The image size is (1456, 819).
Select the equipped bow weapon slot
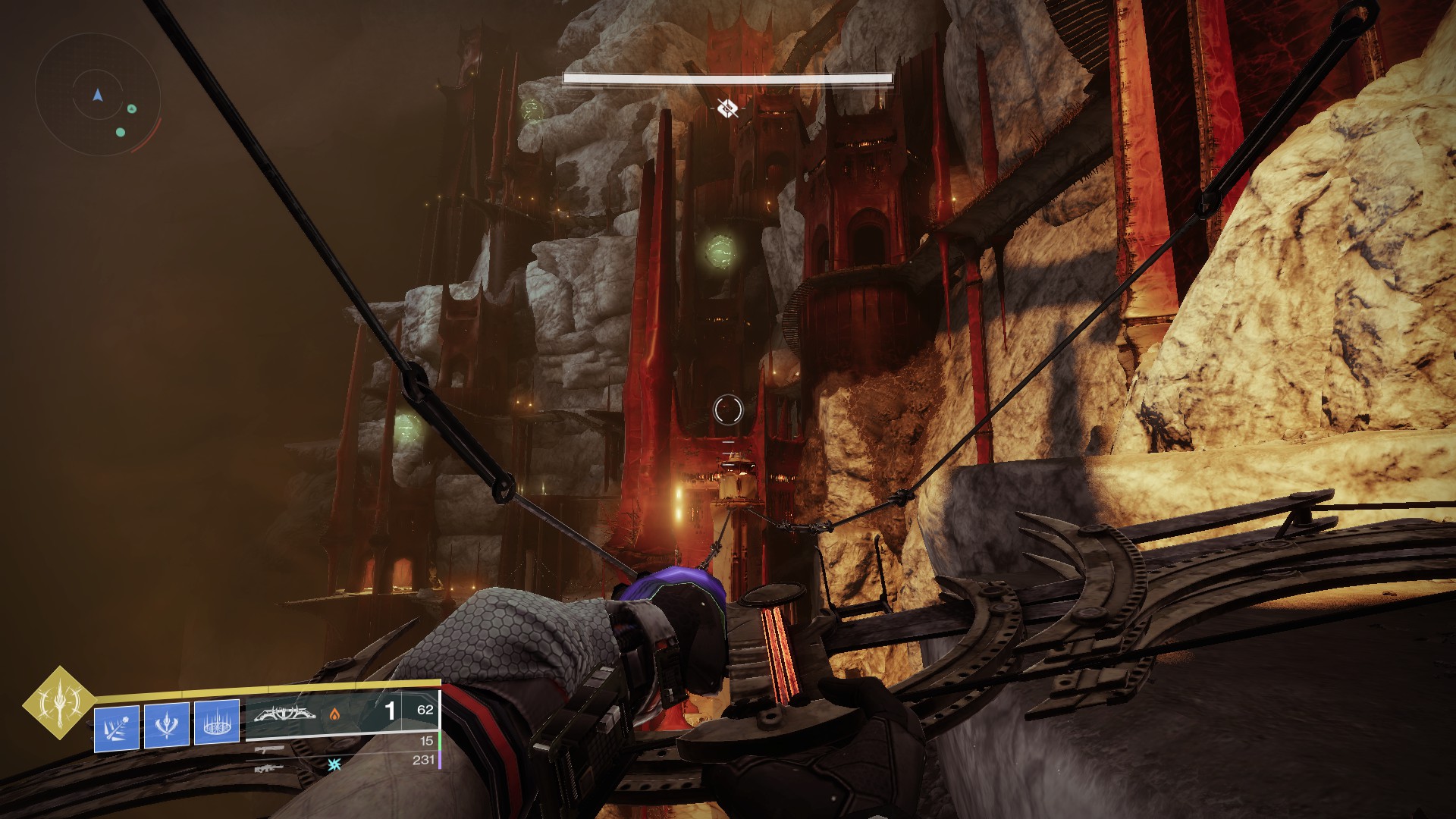click(284, 714)
